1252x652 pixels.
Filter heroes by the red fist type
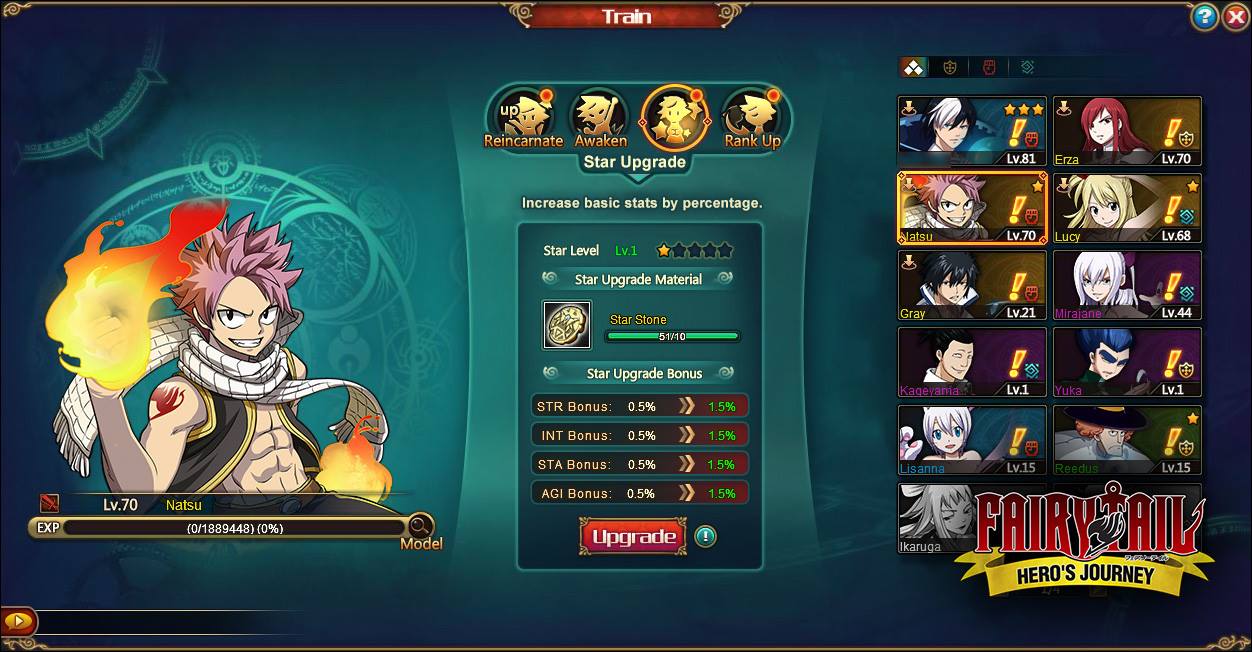(x=989, y=67)
